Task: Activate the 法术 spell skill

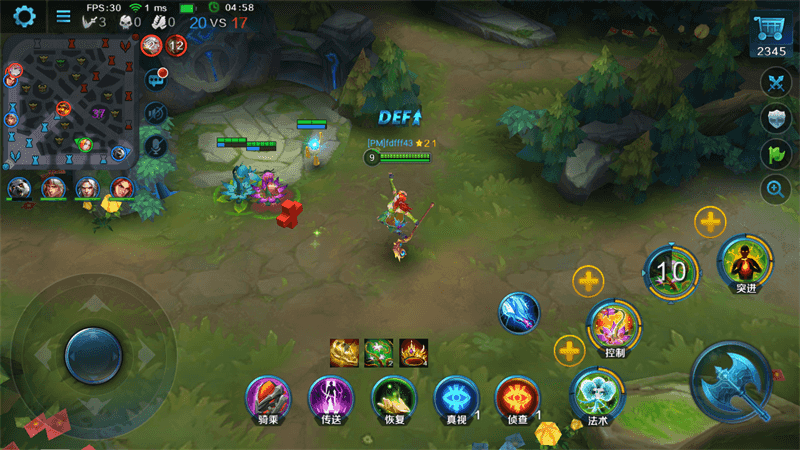Action: pos(597,394)
